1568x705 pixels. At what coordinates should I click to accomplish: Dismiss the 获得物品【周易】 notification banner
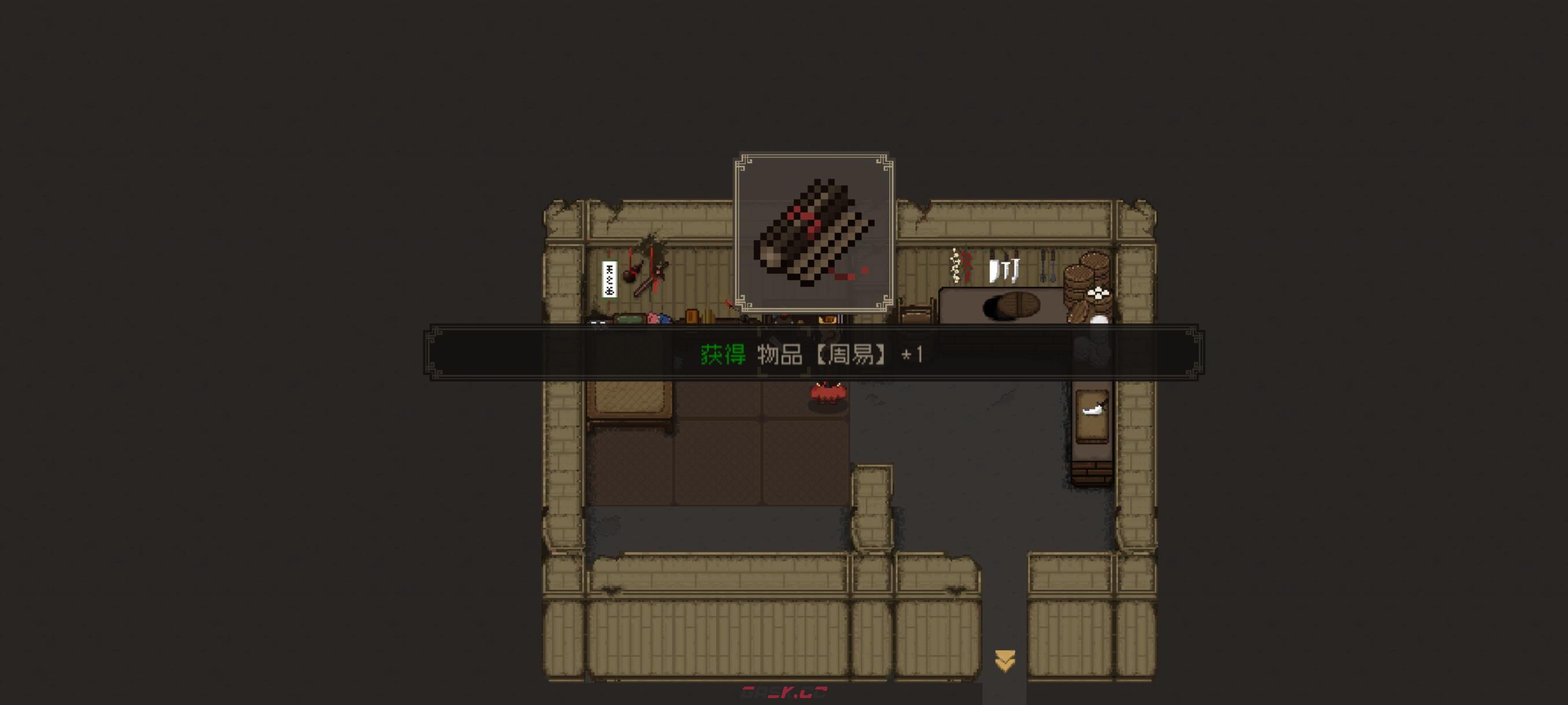pos(813,354)
